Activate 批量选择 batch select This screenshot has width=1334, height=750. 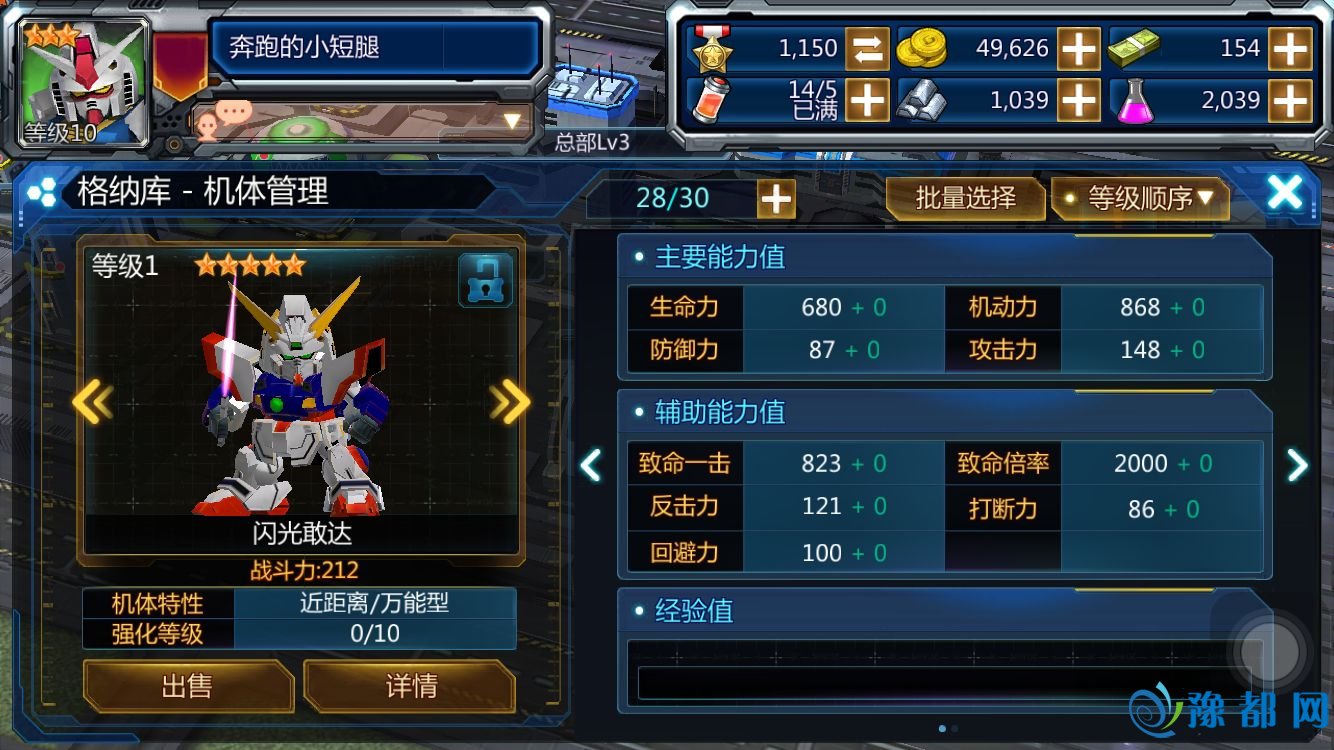pos(965,198)
